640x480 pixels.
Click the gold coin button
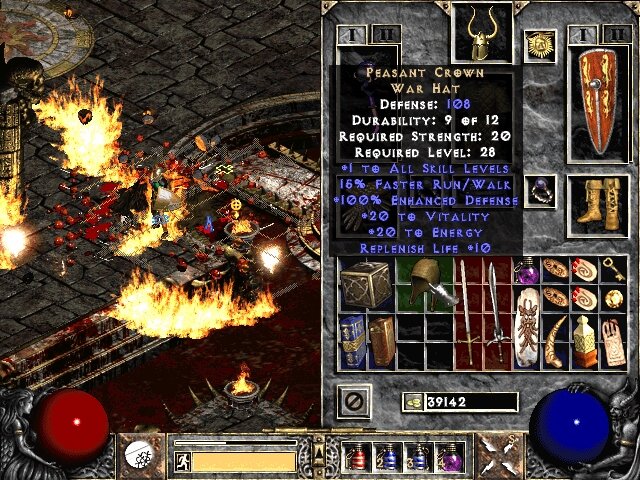[x=412, y=402]
